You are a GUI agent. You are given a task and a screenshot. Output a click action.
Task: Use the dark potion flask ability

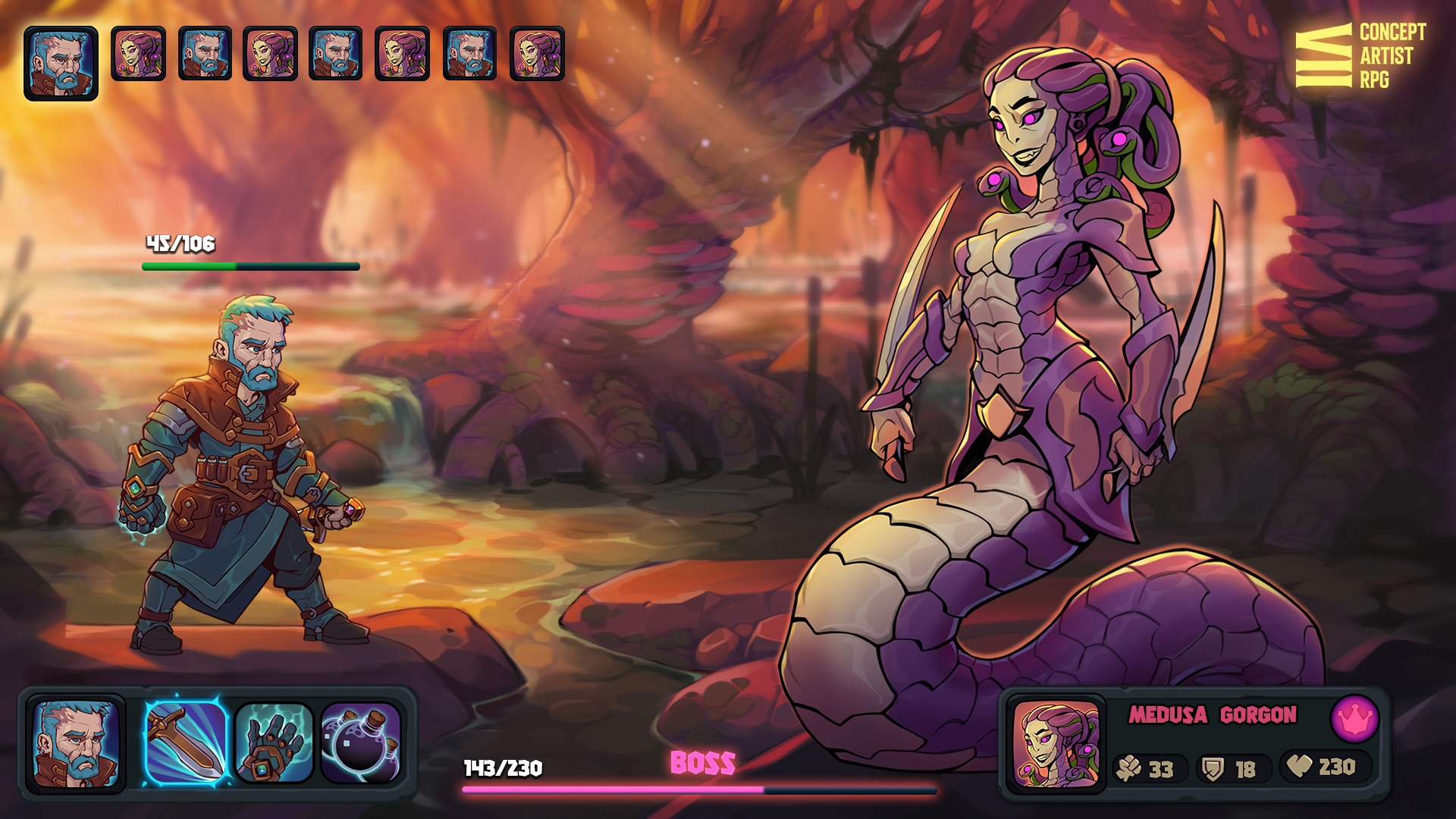pyautogui.click(x=360, y=743)
